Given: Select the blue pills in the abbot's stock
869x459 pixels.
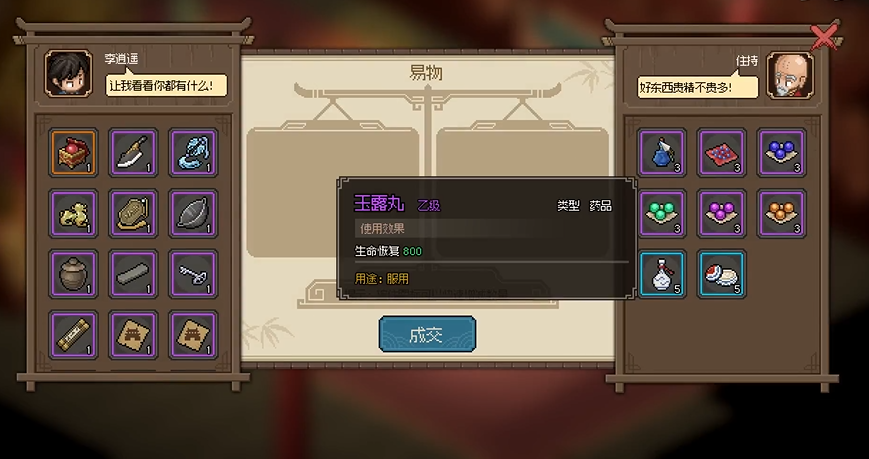Looking at the screenshot, I should click(781, 152).
